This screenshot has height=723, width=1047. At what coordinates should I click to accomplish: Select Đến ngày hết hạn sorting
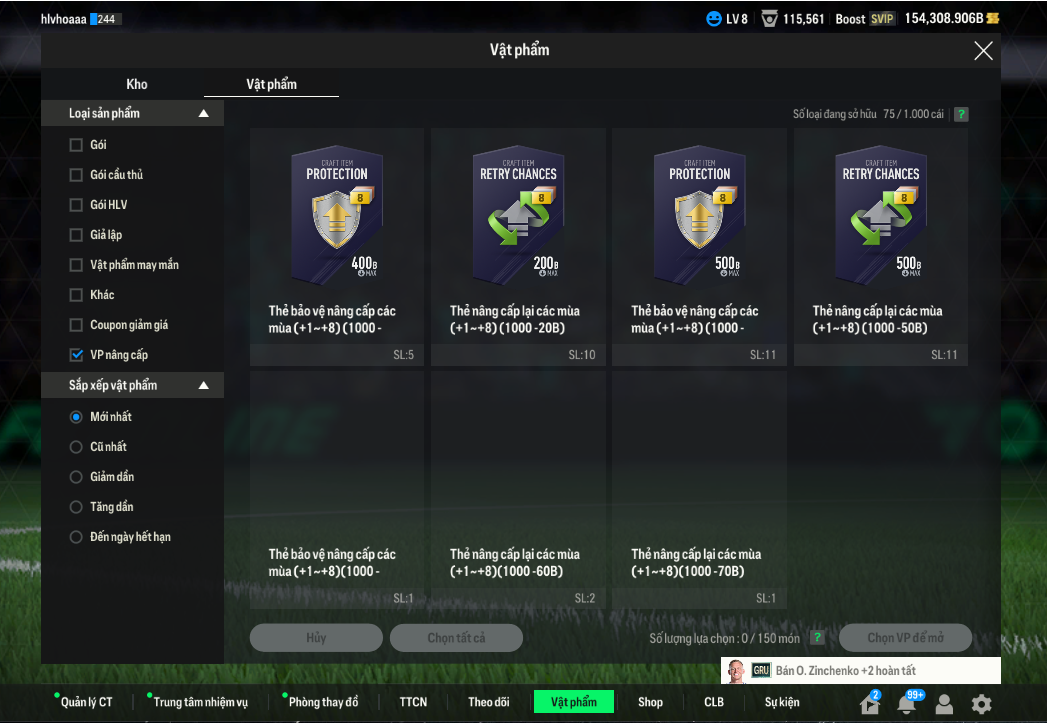pyautogui.click(x=76, y=537)
